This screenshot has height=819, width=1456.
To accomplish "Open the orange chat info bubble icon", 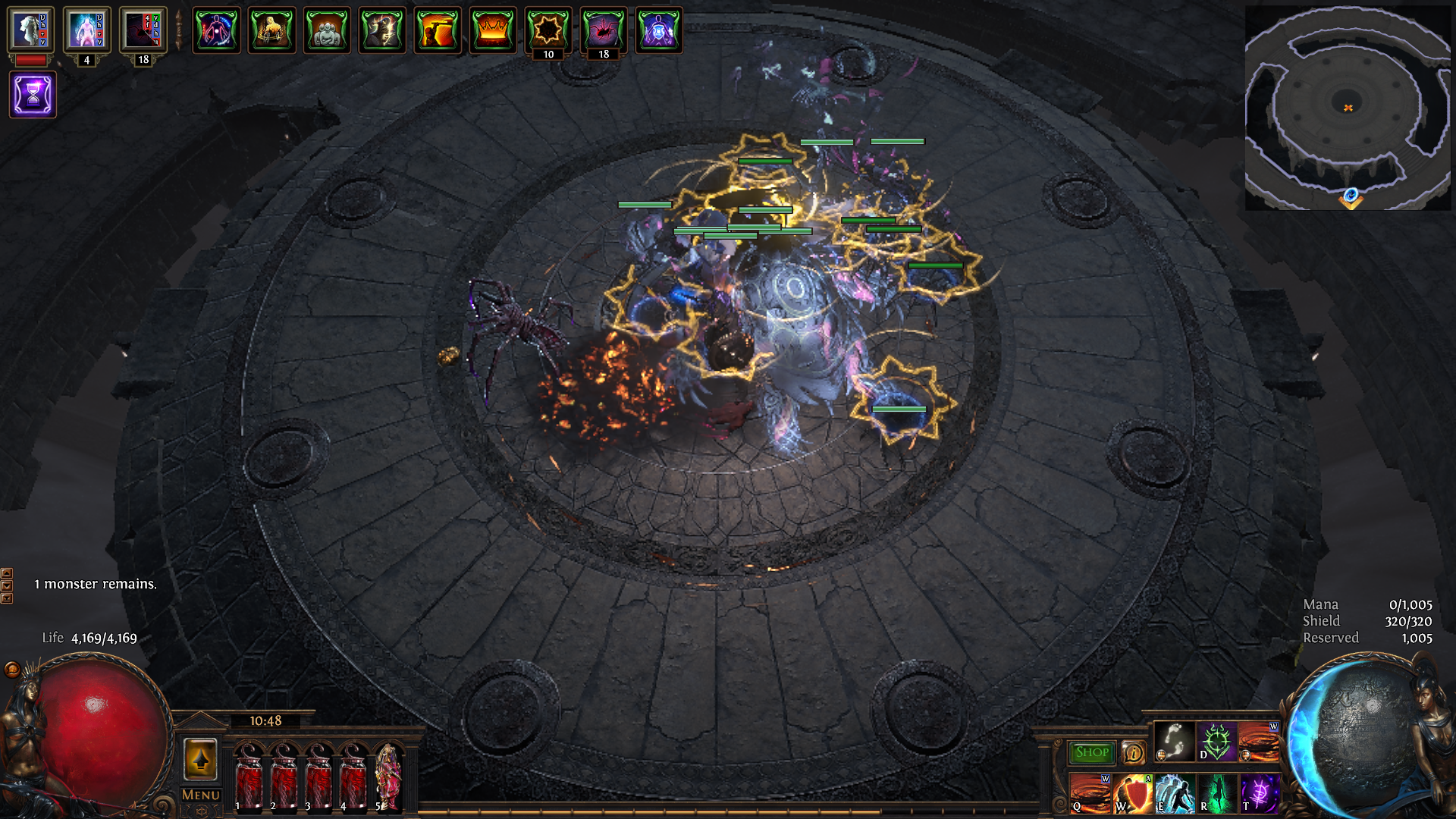I will [x=1133, y=752].
